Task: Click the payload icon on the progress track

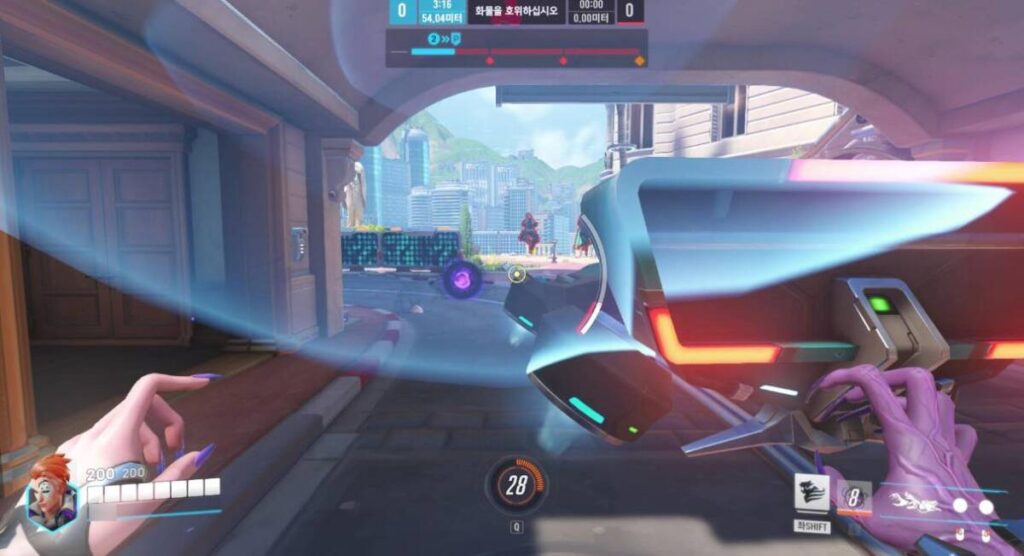Action: pyautogui.click(x=455, y=38)
